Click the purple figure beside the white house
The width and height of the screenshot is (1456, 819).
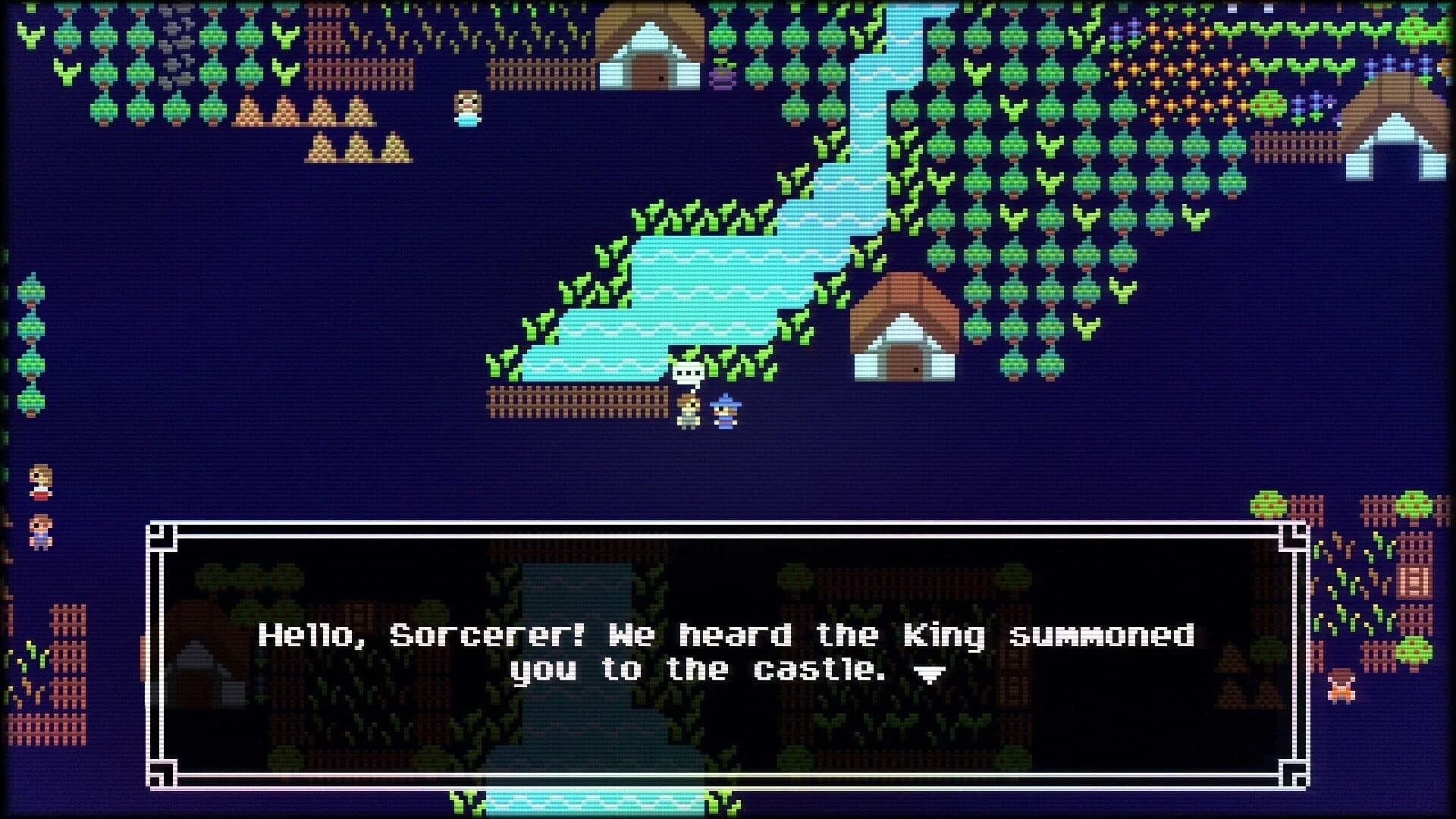(723, 80)
